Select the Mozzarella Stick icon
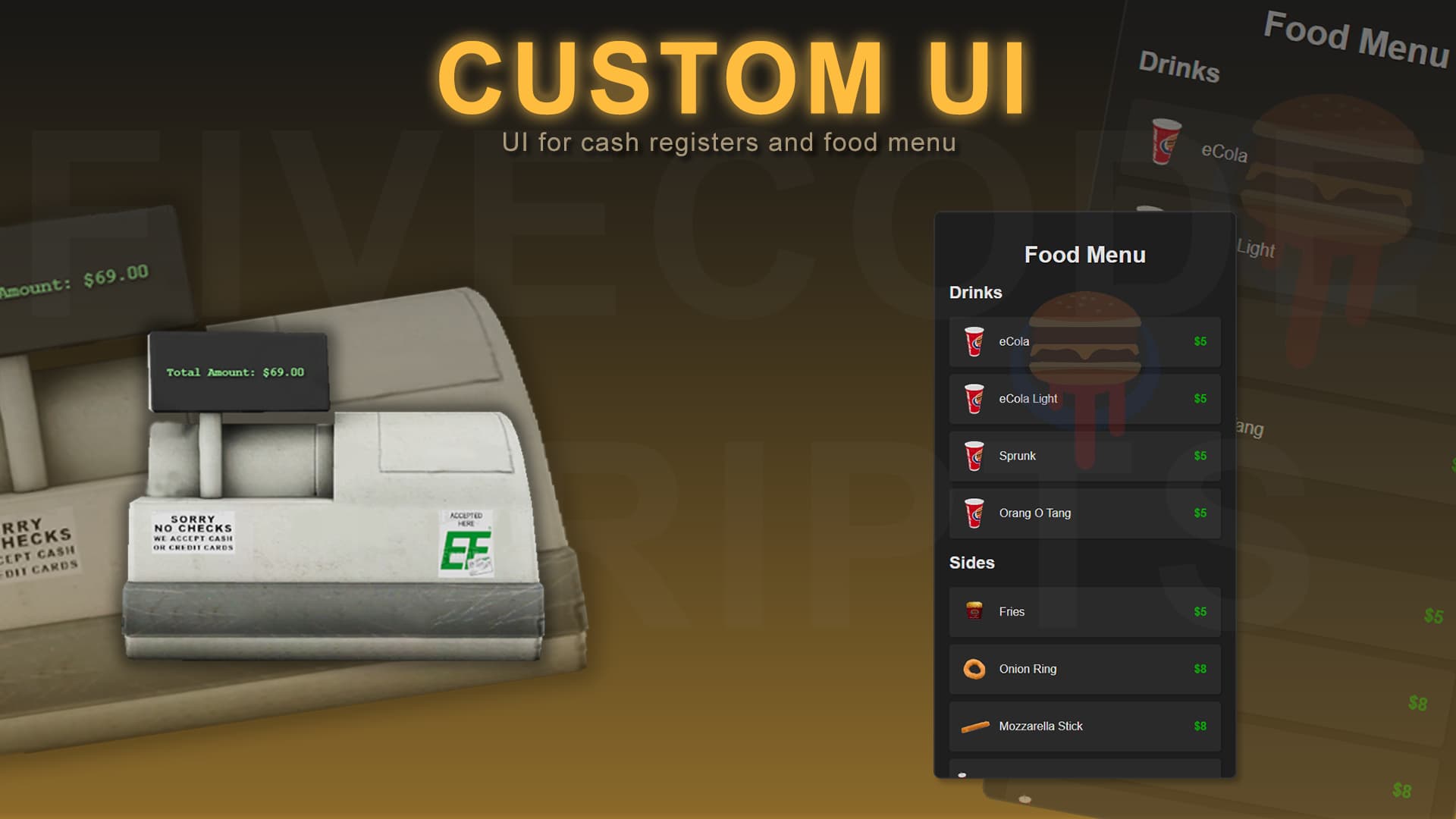The width and height of the screenshot is (1456, 819). (975, 726)
